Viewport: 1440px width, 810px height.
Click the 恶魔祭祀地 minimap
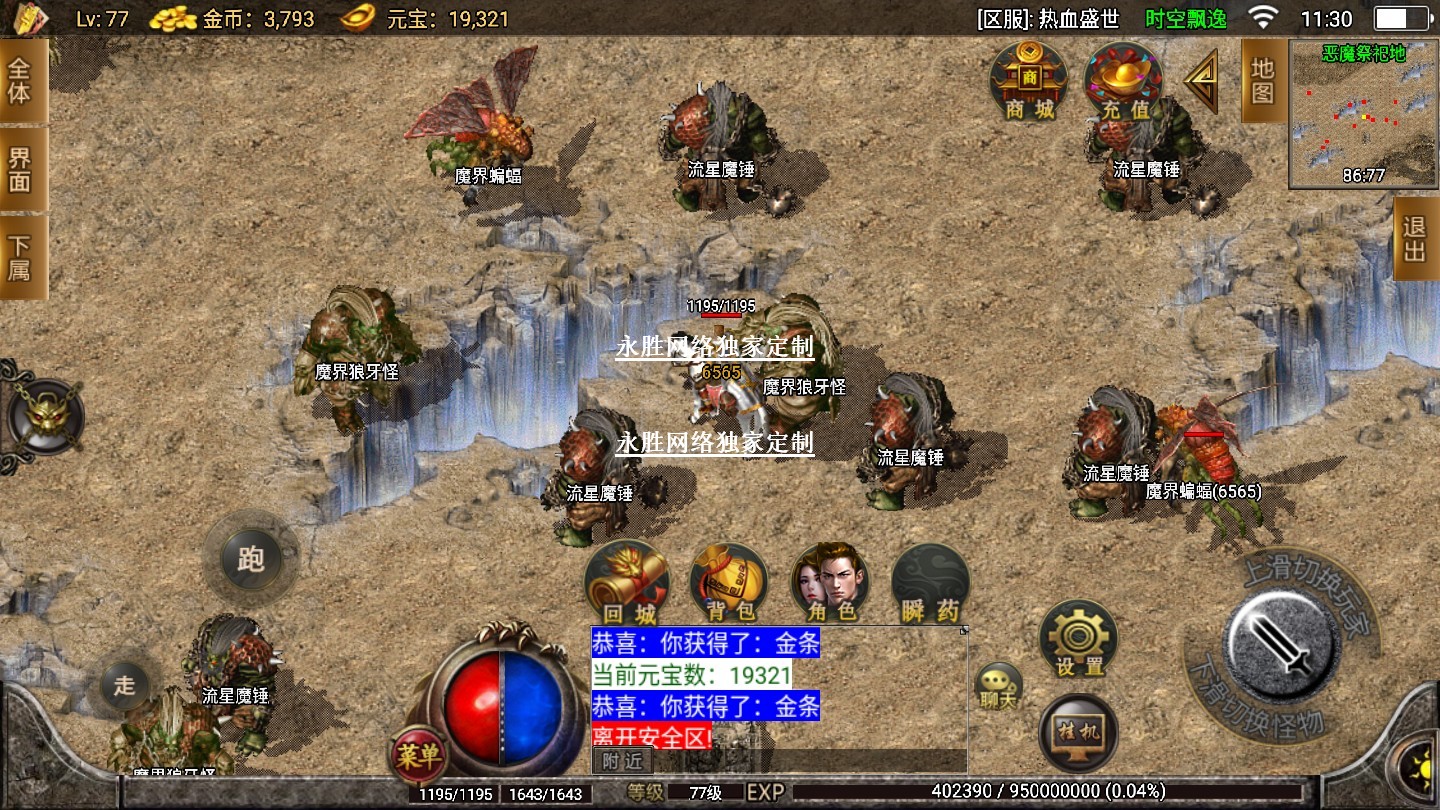1363,115
